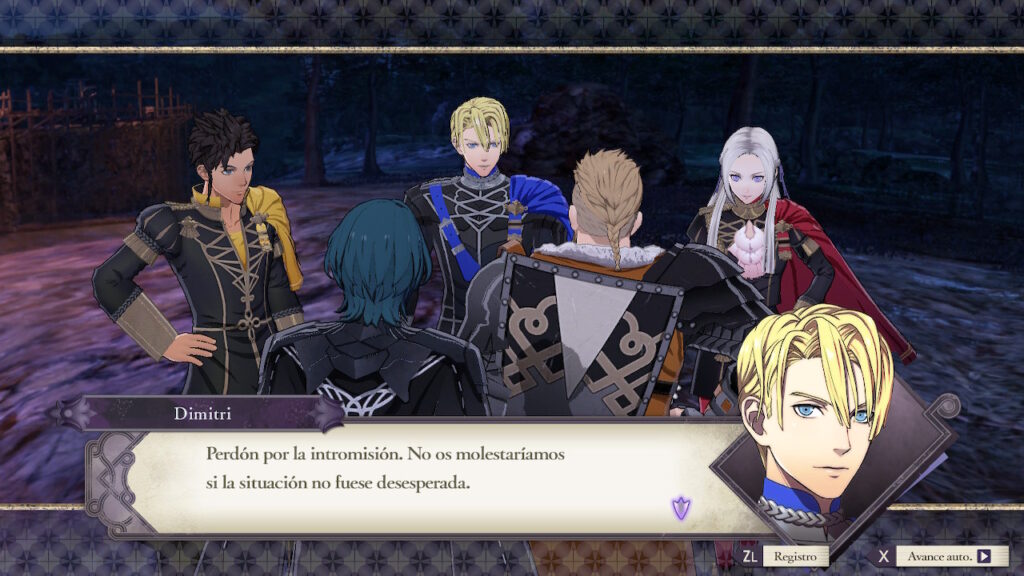This screenshot has width=1024, height=576.
Task: Advance dialogue with the purple arrow indicator
Action: point(680,509)
